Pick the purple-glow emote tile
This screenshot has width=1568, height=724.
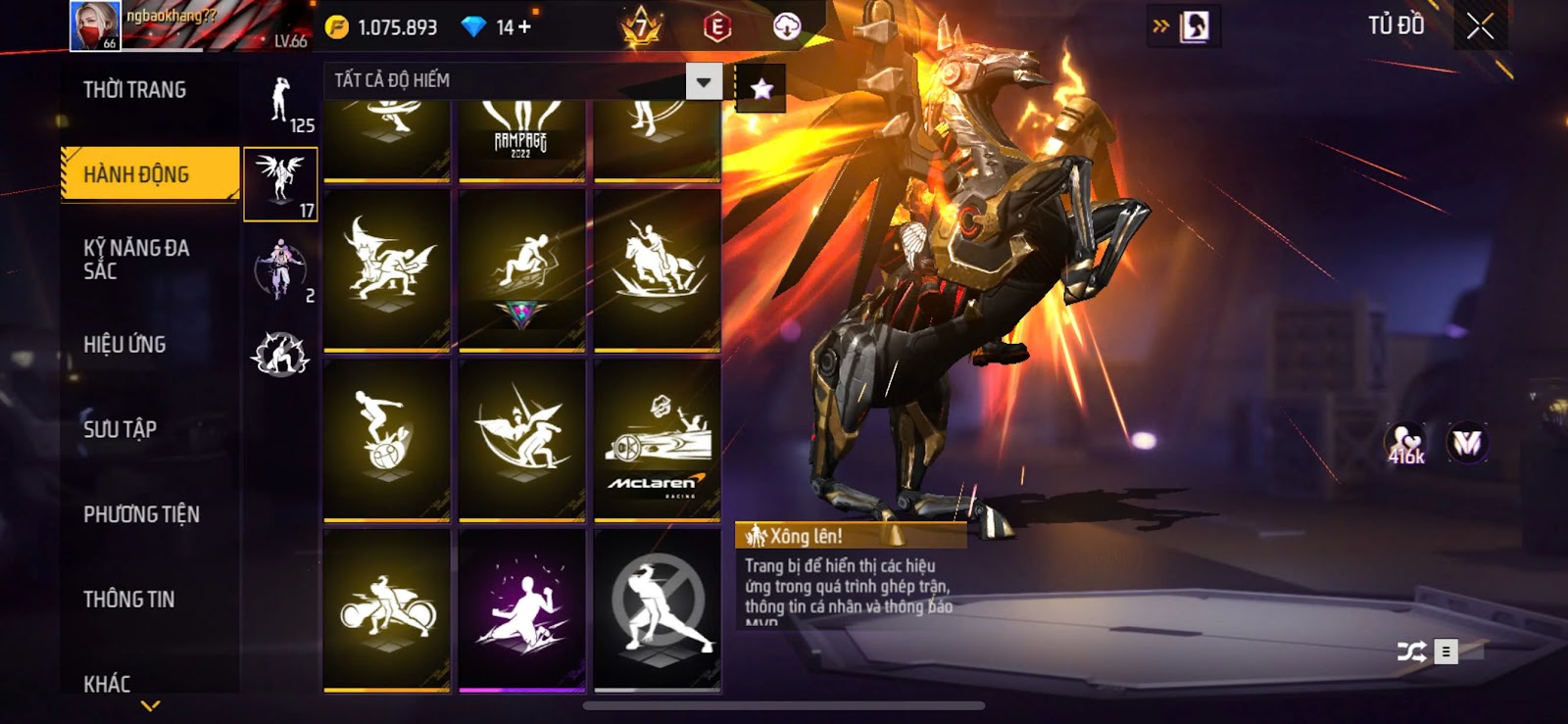pos(521,609)
